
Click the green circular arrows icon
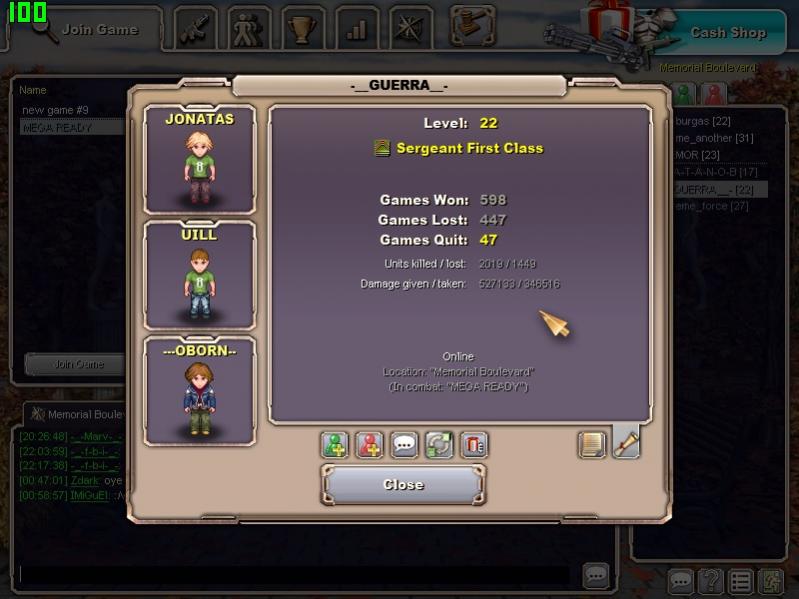point(439,445)
